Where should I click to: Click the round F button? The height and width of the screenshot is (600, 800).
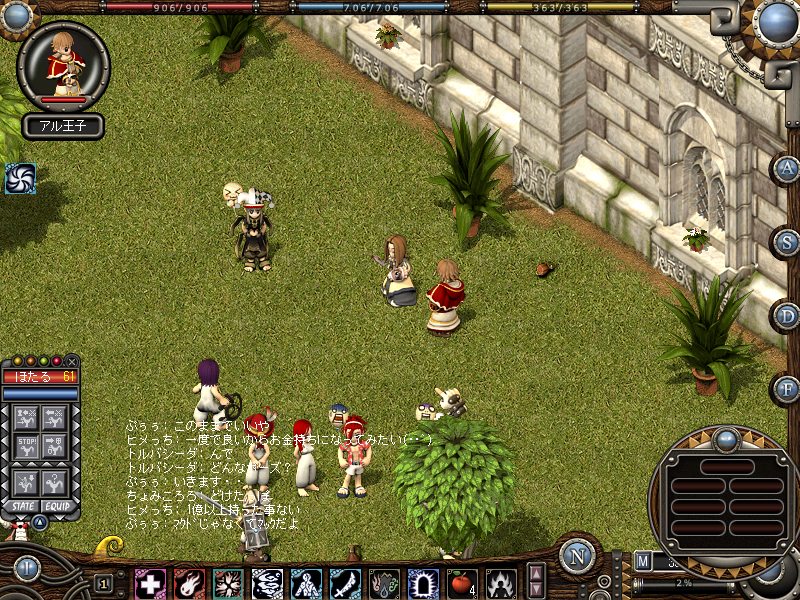click(x=785, y=388)
